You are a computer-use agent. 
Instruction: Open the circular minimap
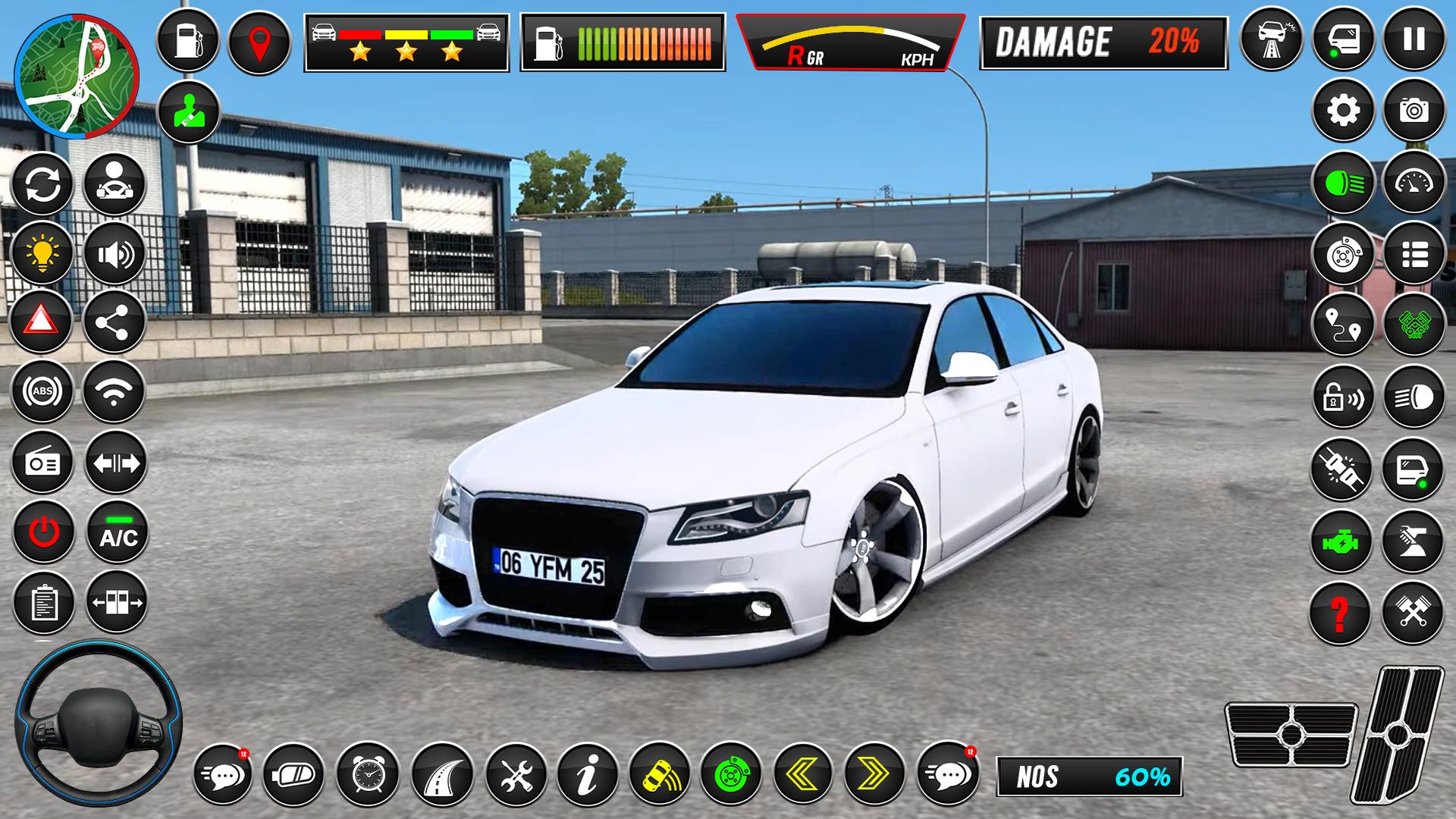pos(76,76)
